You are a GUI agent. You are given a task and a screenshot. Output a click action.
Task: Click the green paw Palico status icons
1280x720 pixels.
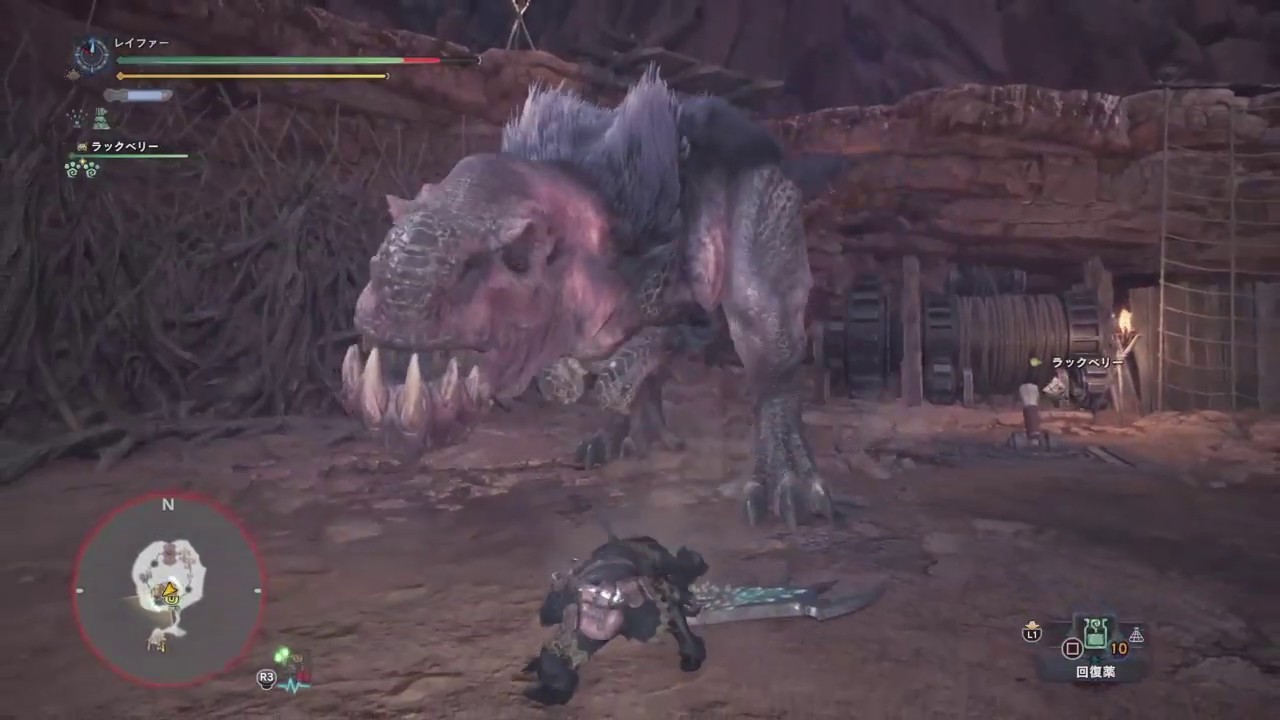tap(81, 168)
